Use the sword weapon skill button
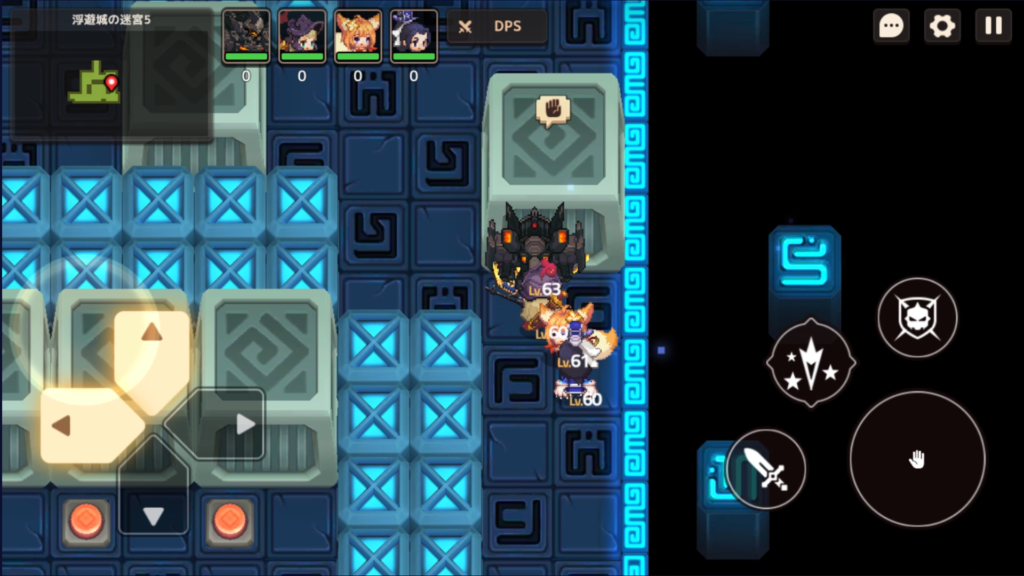Image resolution: width=1024 pixels, height=576 pixels. tap(766, 468)
